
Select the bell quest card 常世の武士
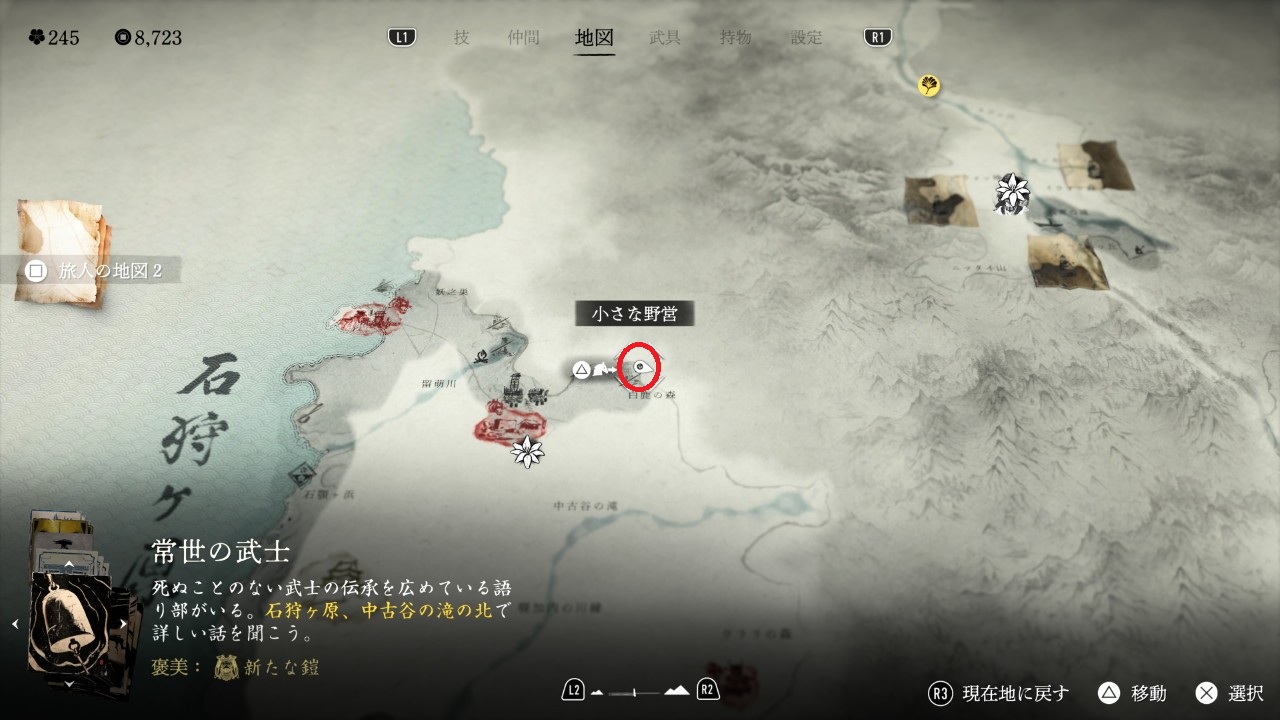70,623
